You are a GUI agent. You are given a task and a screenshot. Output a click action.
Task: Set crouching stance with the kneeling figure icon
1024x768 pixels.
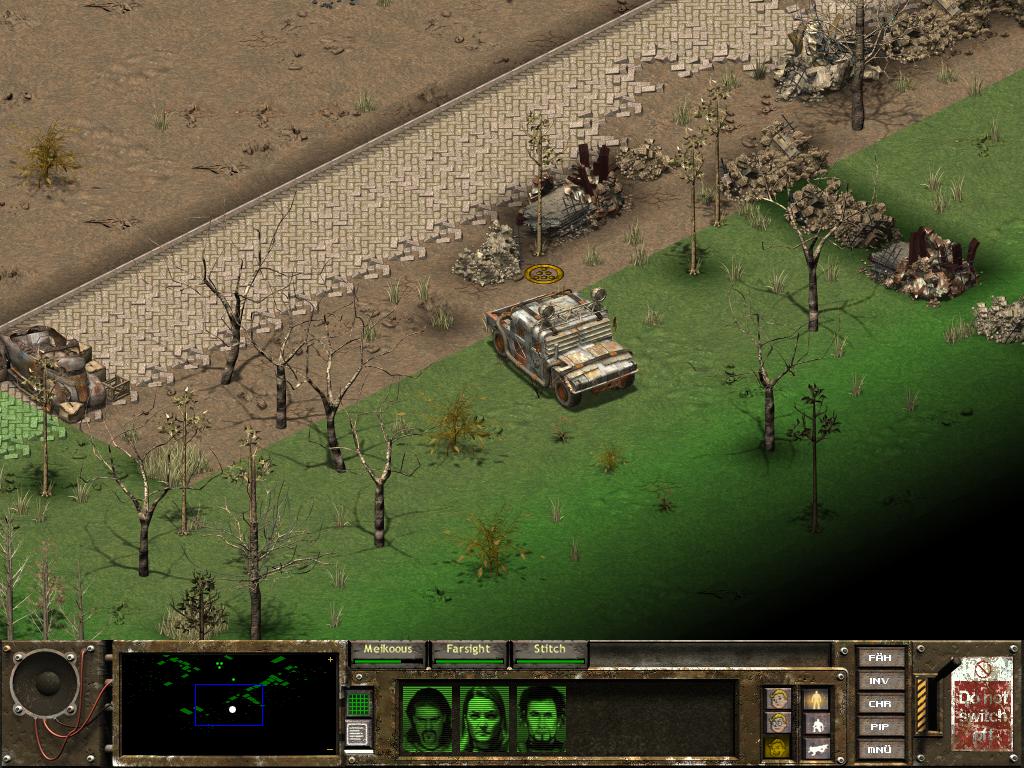click(x=817, y=723)
